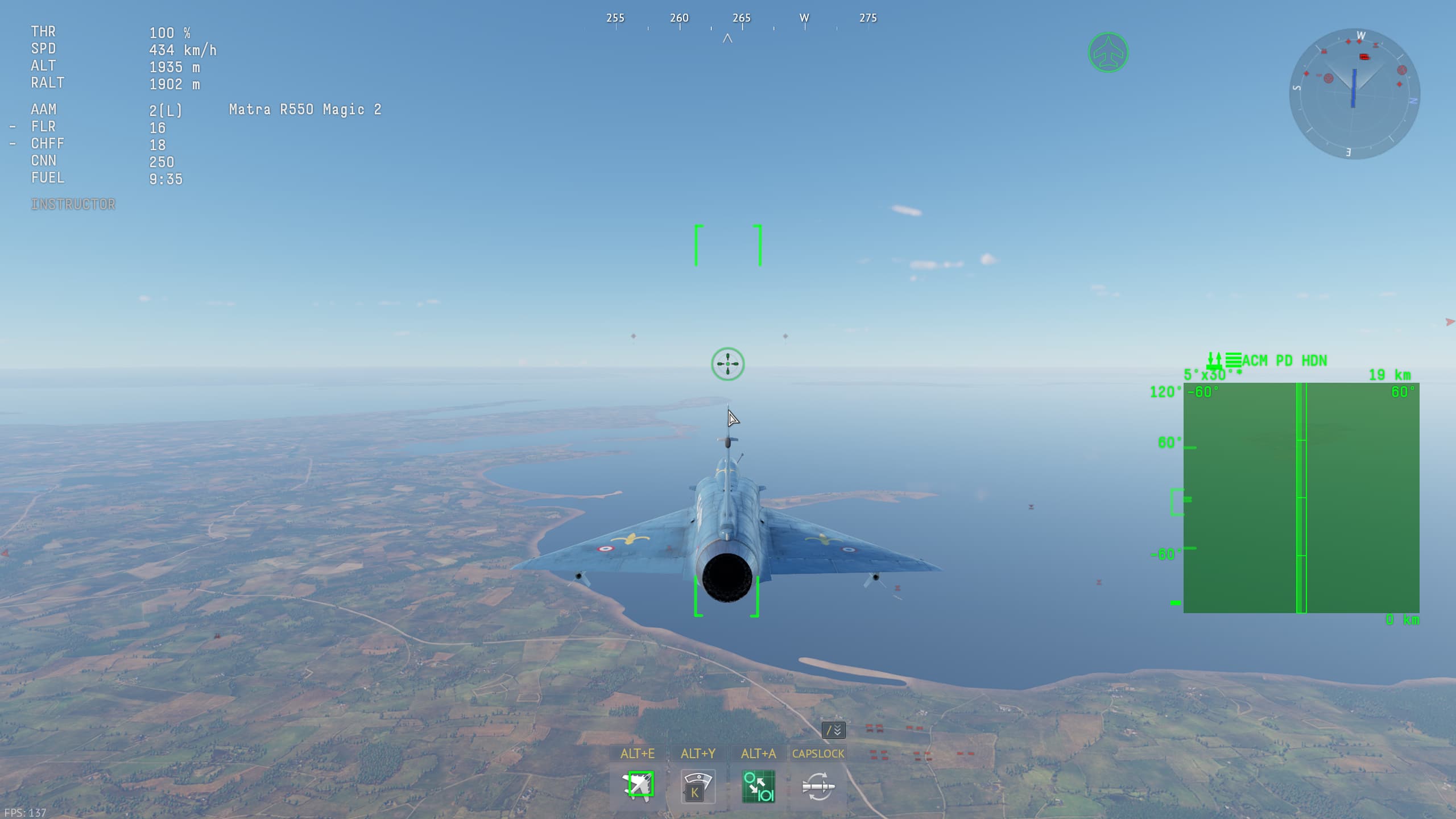Toggle the FLR flare counter indicator
The height and width of the screenshot is (819, 1456).
[44, 127]
